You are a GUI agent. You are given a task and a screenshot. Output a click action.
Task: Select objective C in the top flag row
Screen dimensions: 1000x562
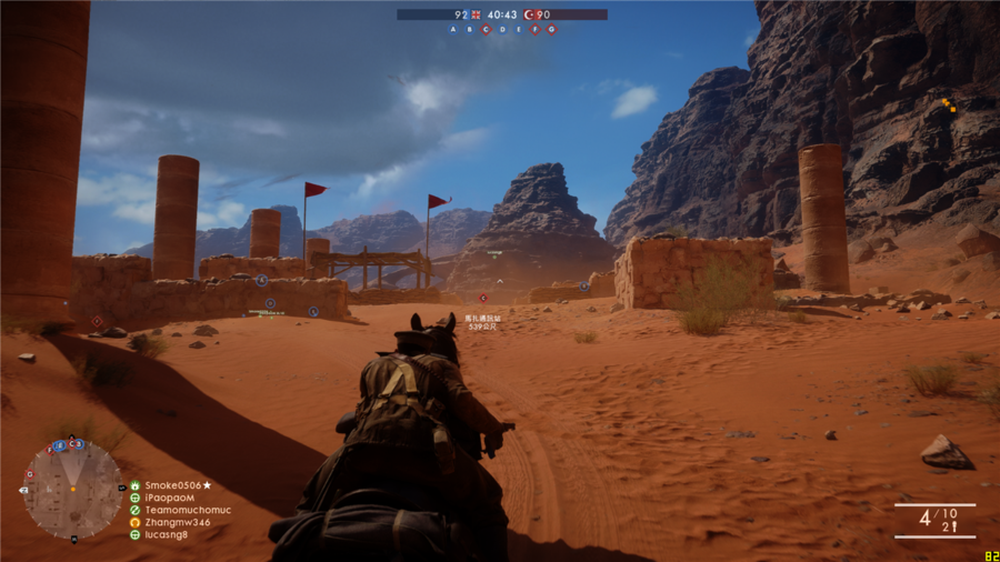(x=486, y=29)
